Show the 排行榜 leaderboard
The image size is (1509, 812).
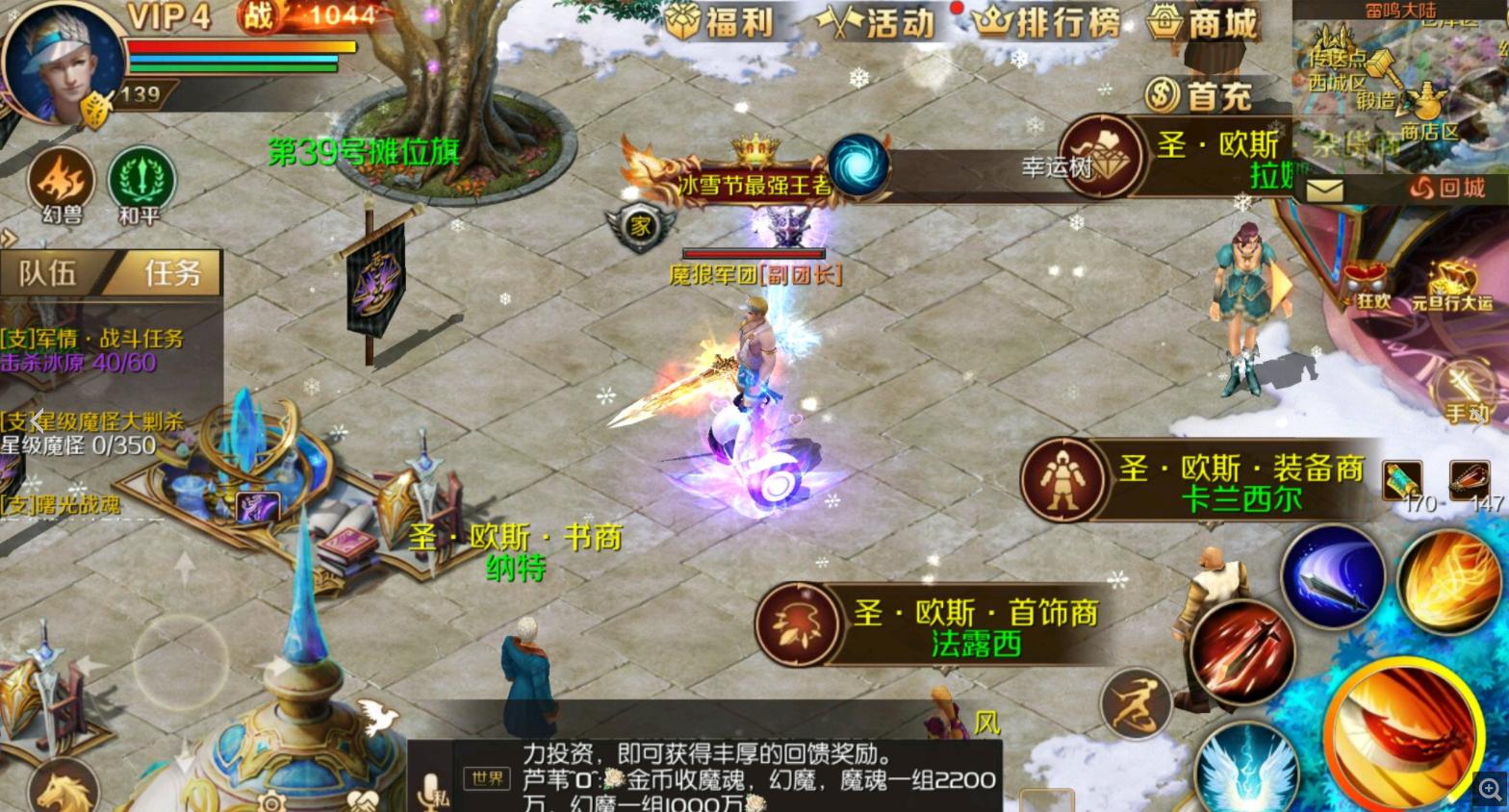(1047, 21)
